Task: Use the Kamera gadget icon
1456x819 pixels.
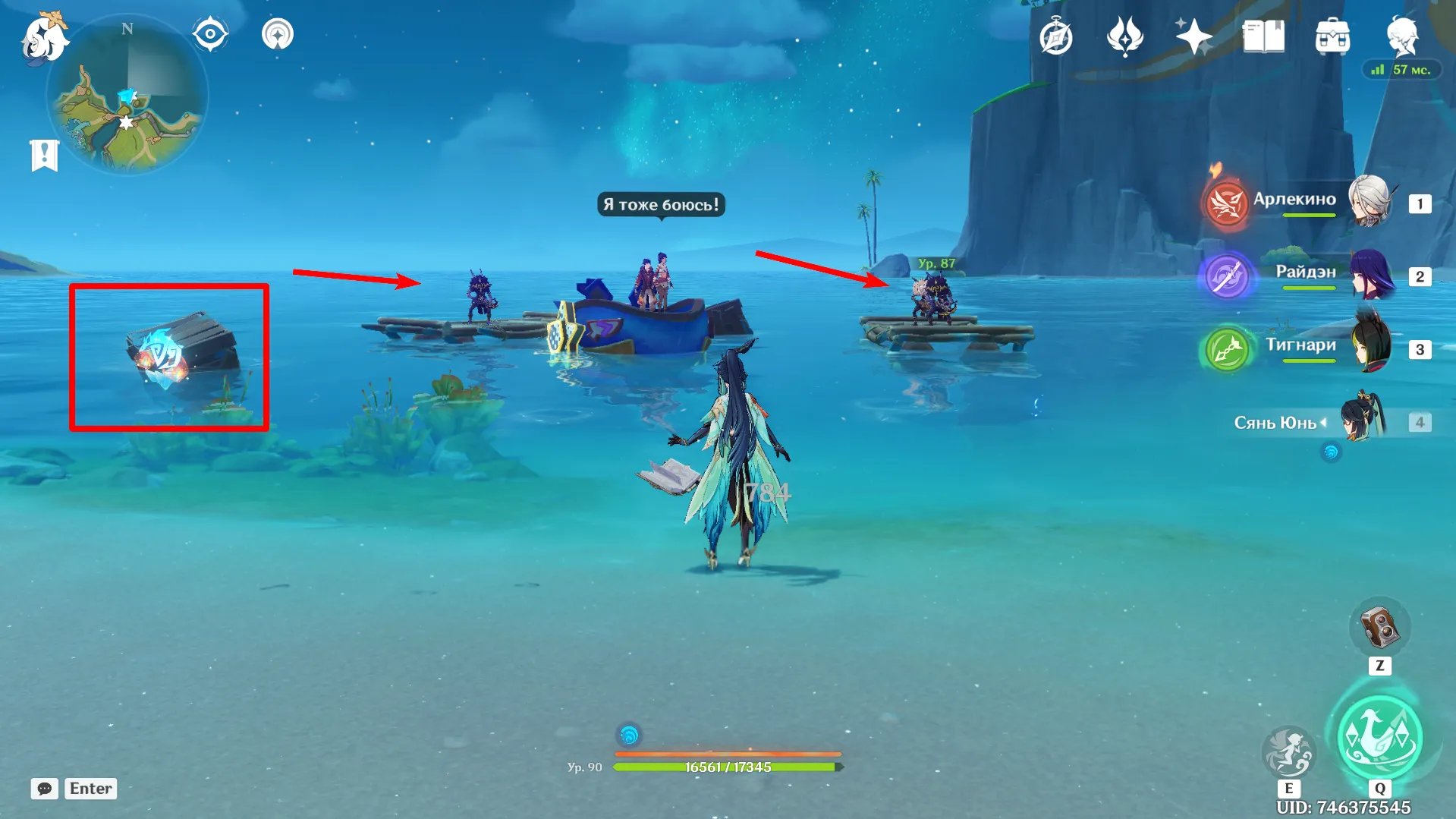Action: (x=1379, y=628)
